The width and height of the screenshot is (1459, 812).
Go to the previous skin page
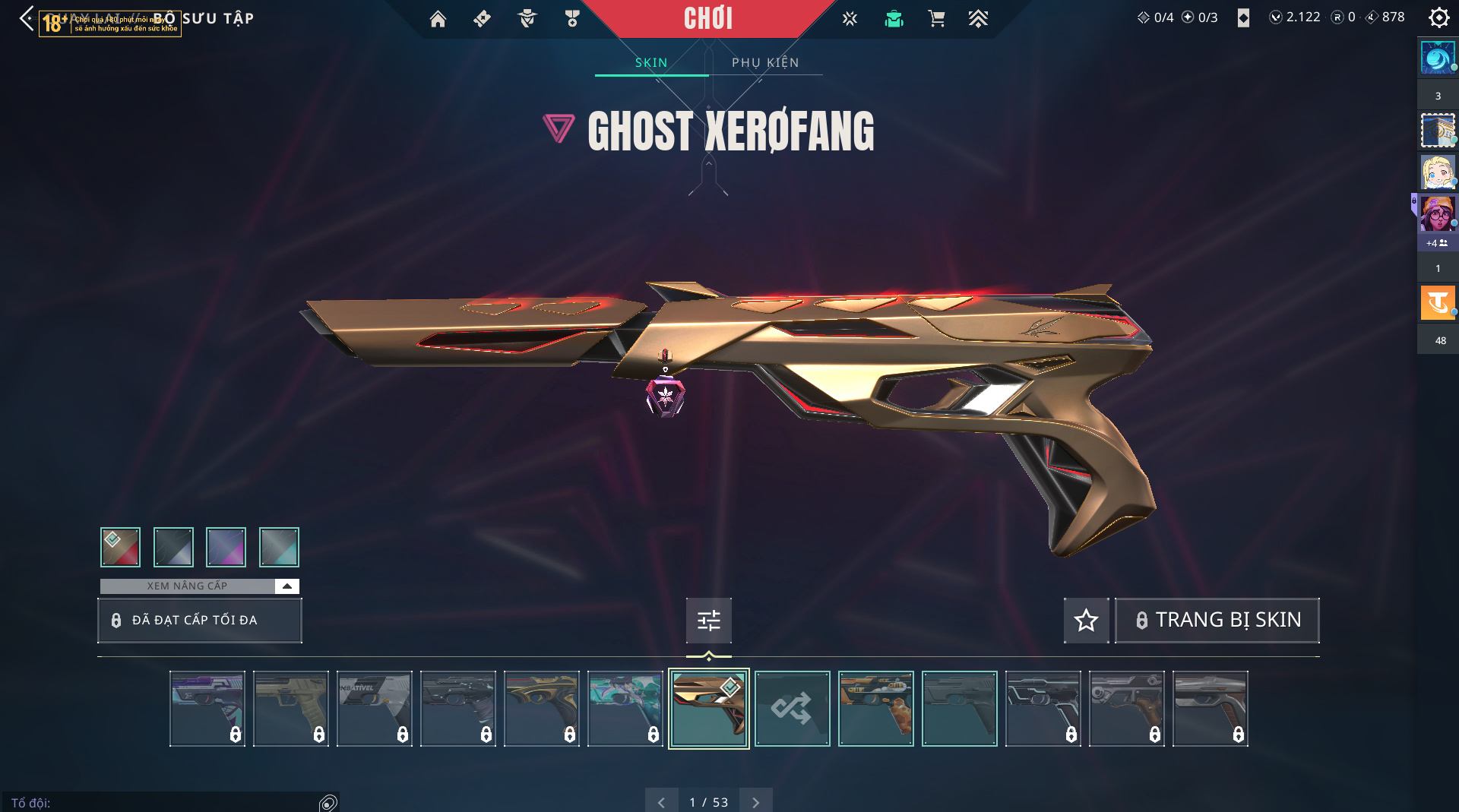pyautogui.click(x=661, y=802)
